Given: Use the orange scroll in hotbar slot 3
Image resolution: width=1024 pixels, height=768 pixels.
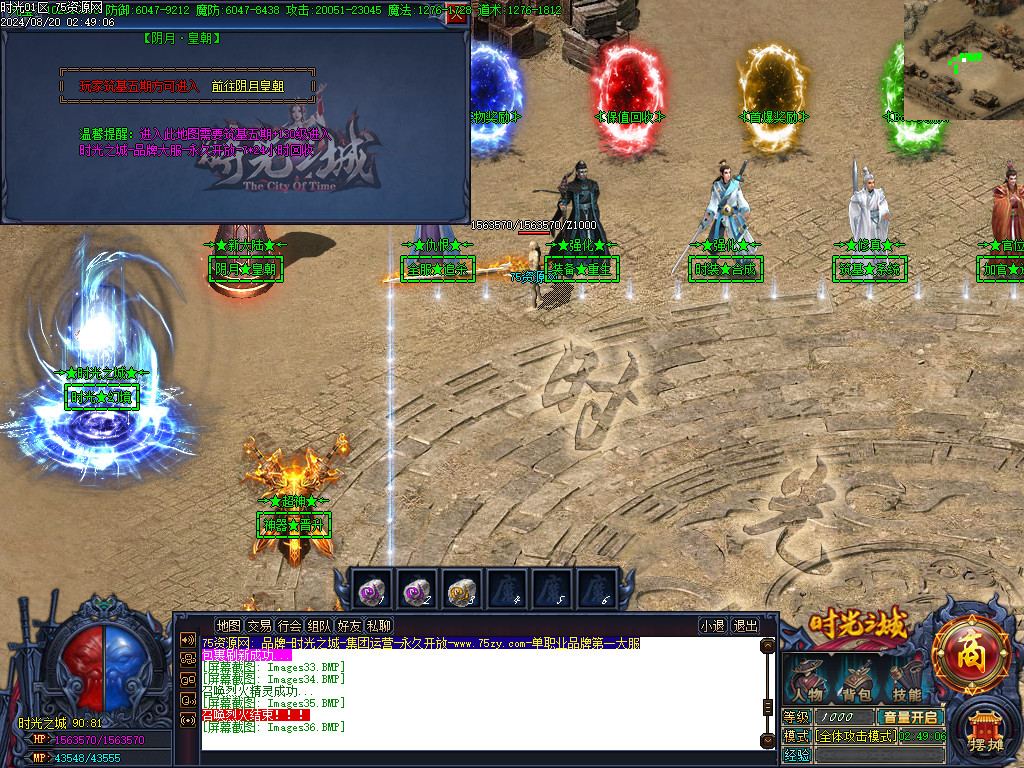Looking at the screenshot, I should (460, 590).
